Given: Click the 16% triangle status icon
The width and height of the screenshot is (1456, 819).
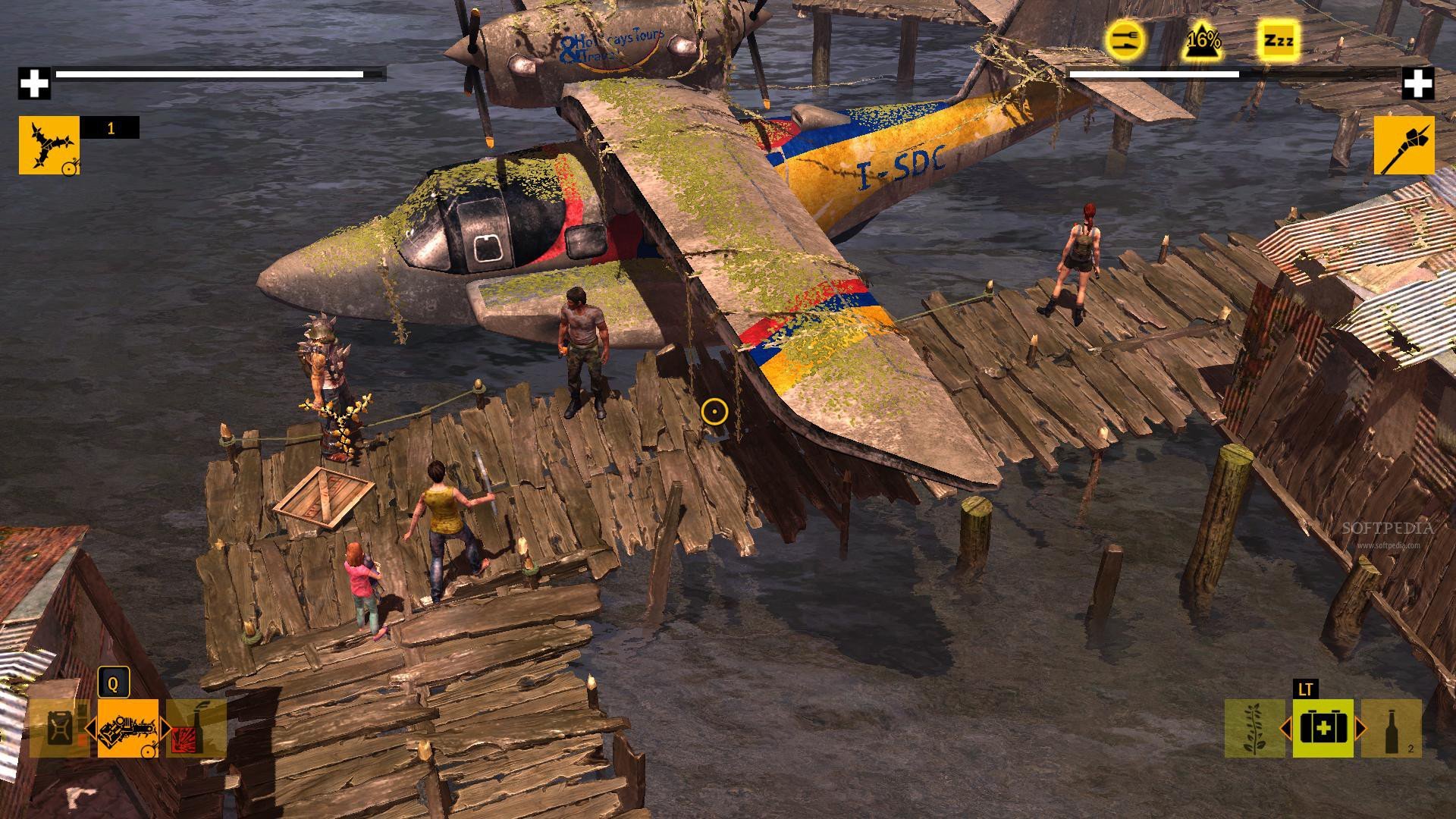Looking at the screenshot, I should (x=1203, y=39).
